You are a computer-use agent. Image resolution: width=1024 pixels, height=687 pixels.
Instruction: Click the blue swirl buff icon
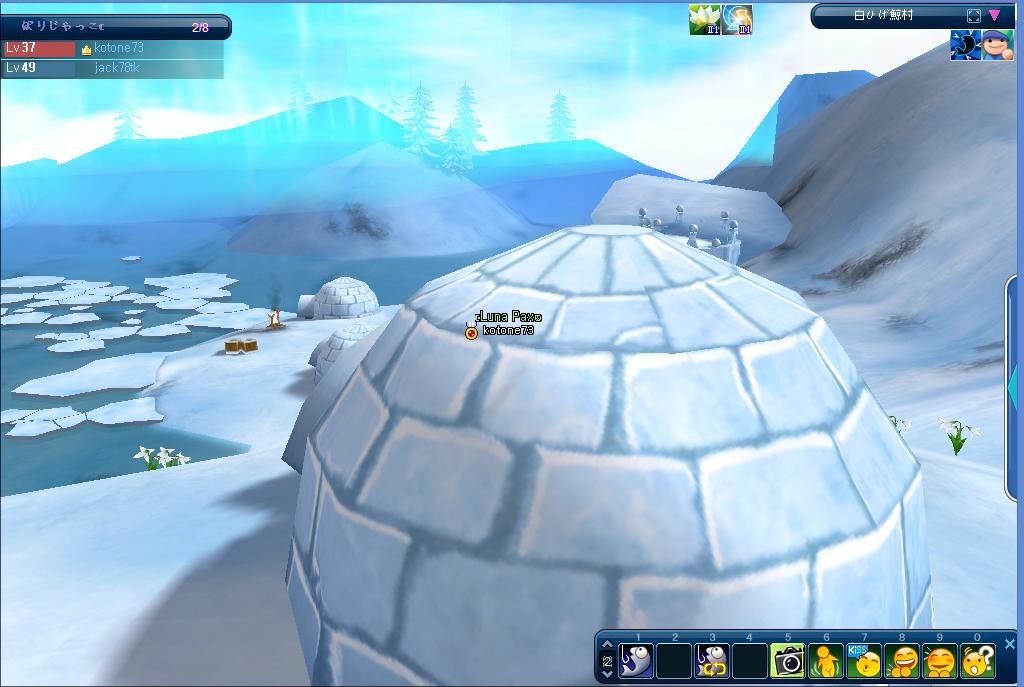738,19
